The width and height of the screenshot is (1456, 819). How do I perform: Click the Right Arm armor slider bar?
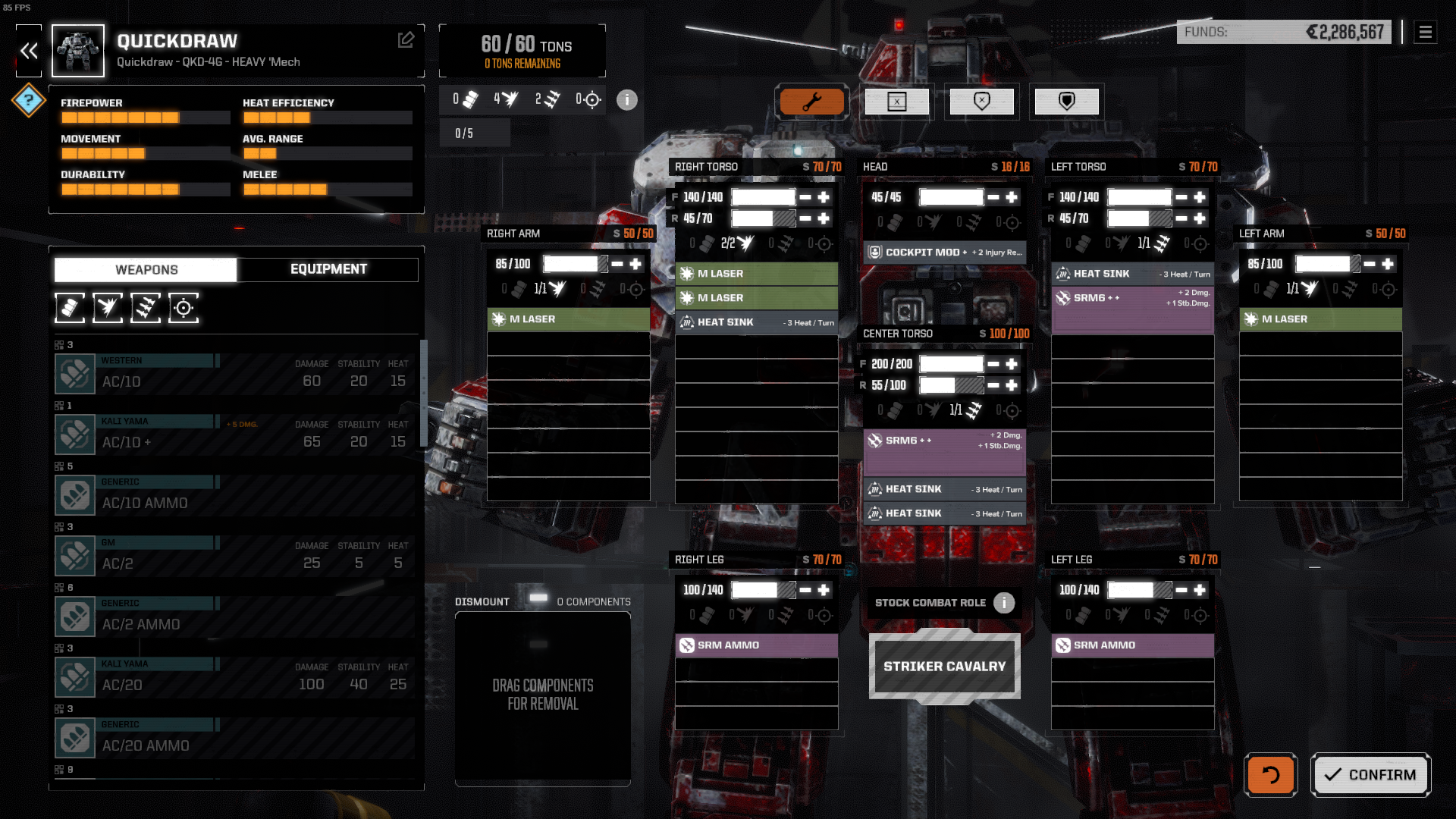575,264
